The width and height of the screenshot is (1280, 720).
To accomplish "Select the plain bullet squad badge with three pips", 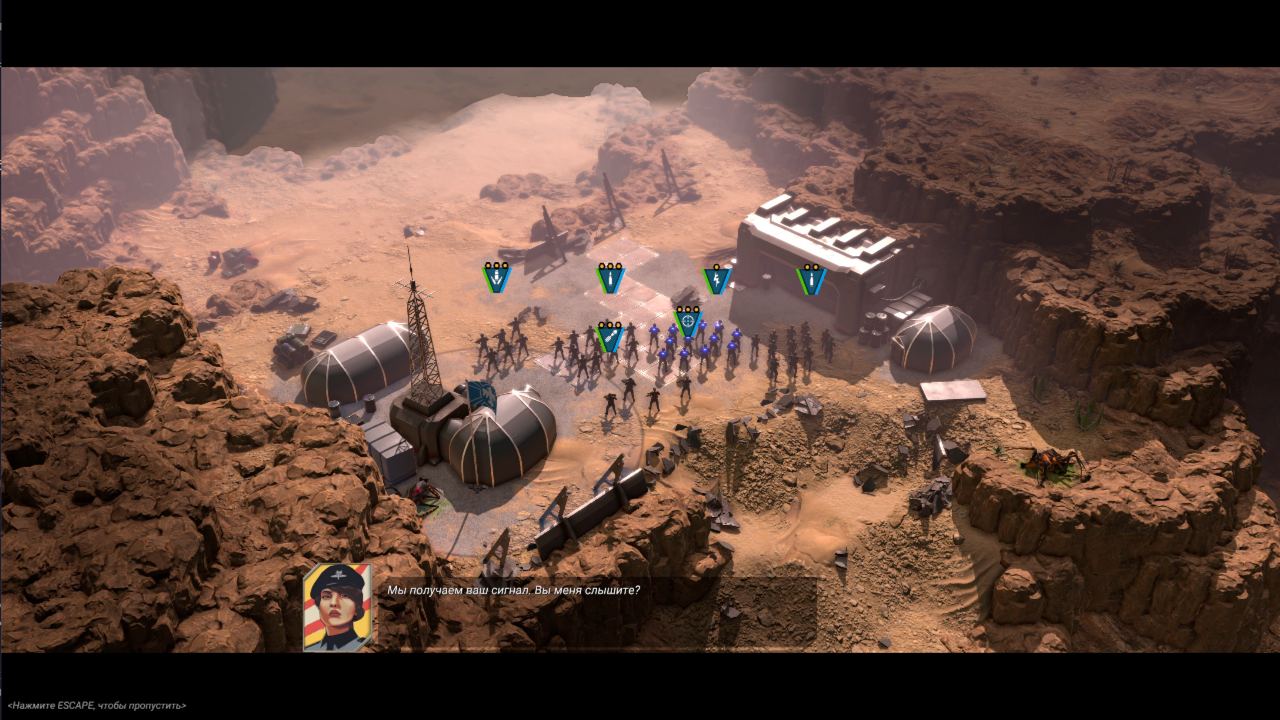I will (x=610, y=278).
